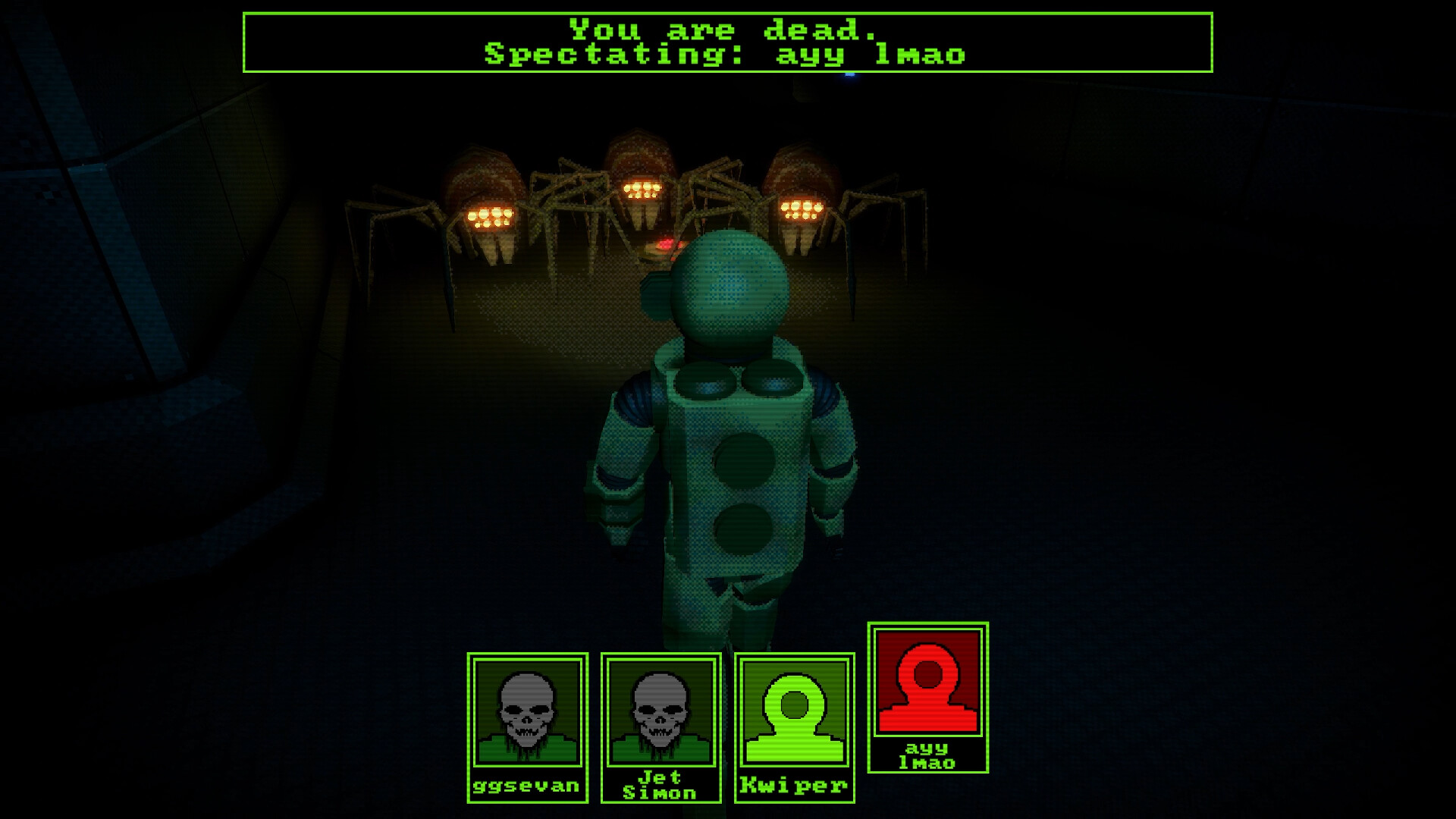This screenshot has width=1456, height=819.
Task: Click the middle spider enemy
Action: point(641,190)
